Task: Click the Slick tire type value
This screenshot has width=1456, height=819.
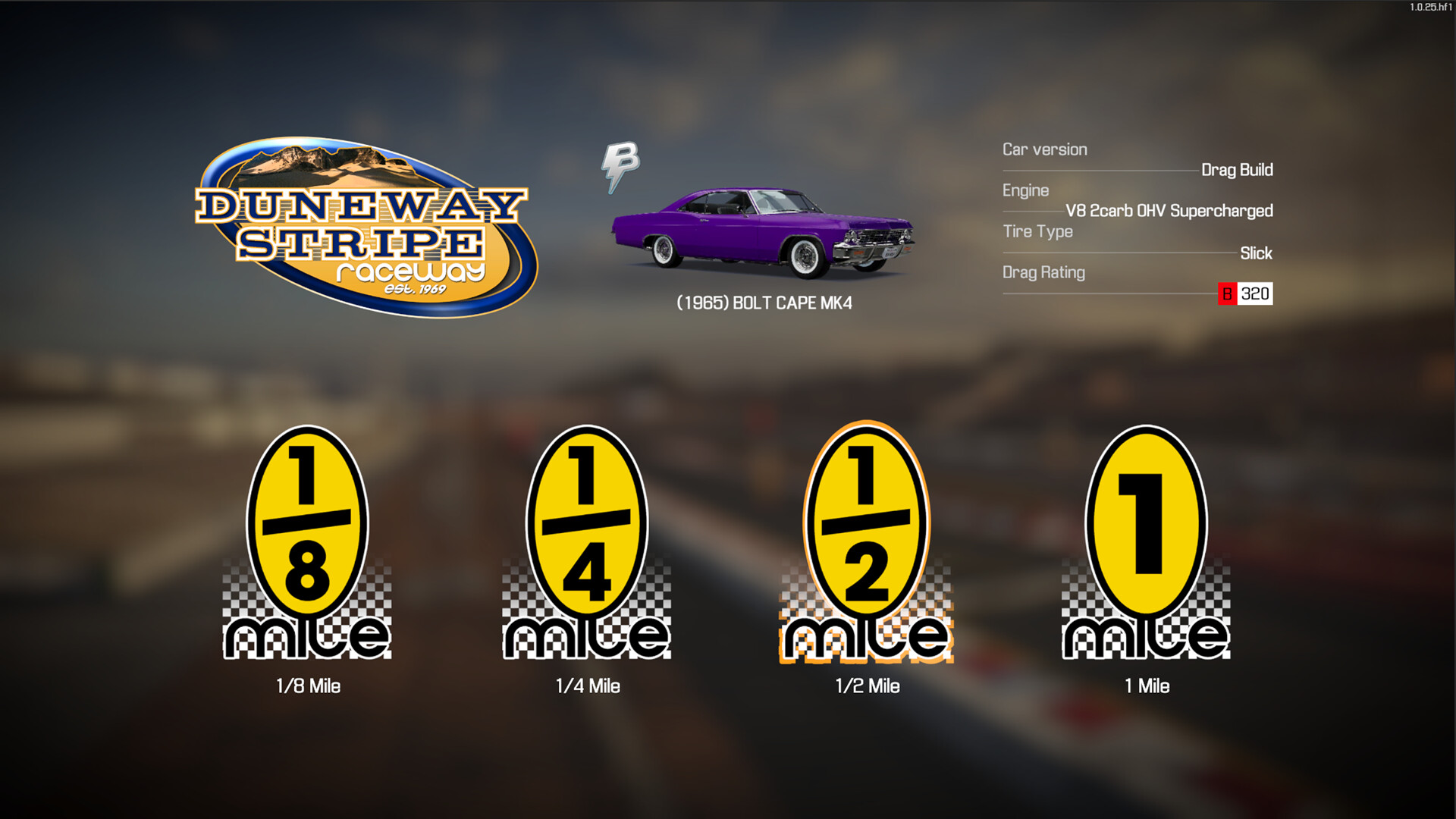Action: coord(1257,253)
